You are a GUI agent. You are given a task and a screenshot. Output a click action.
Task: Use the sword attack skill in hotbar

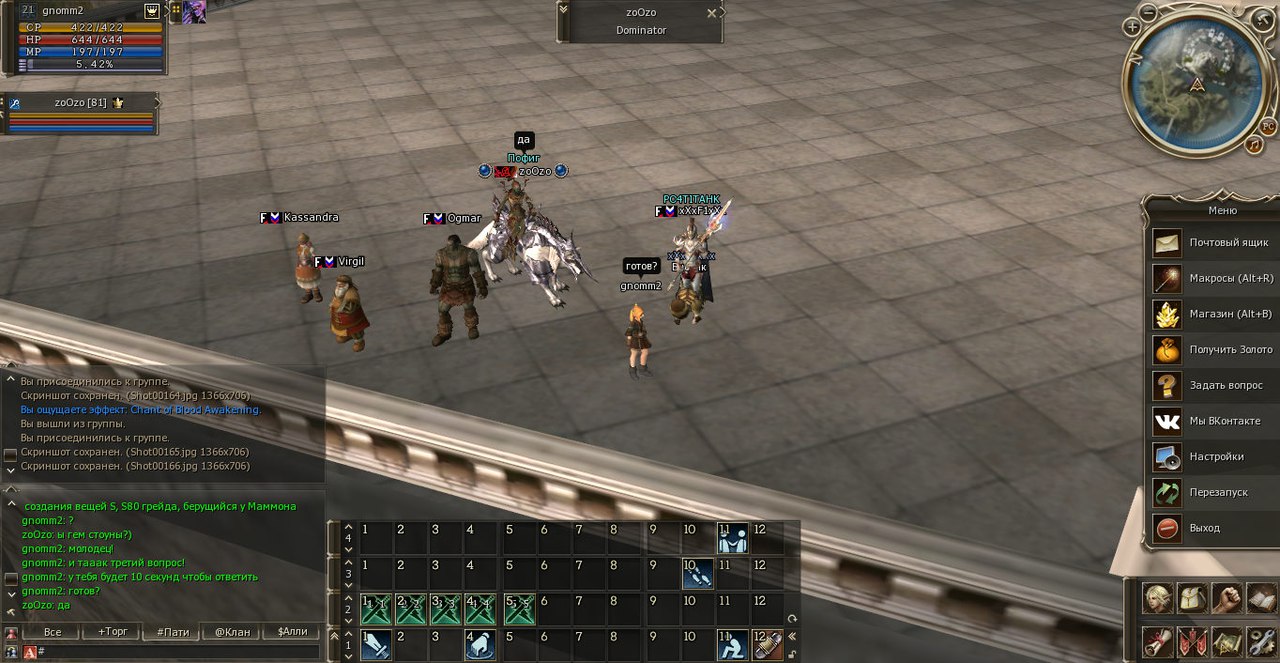(x=376, y=644)
